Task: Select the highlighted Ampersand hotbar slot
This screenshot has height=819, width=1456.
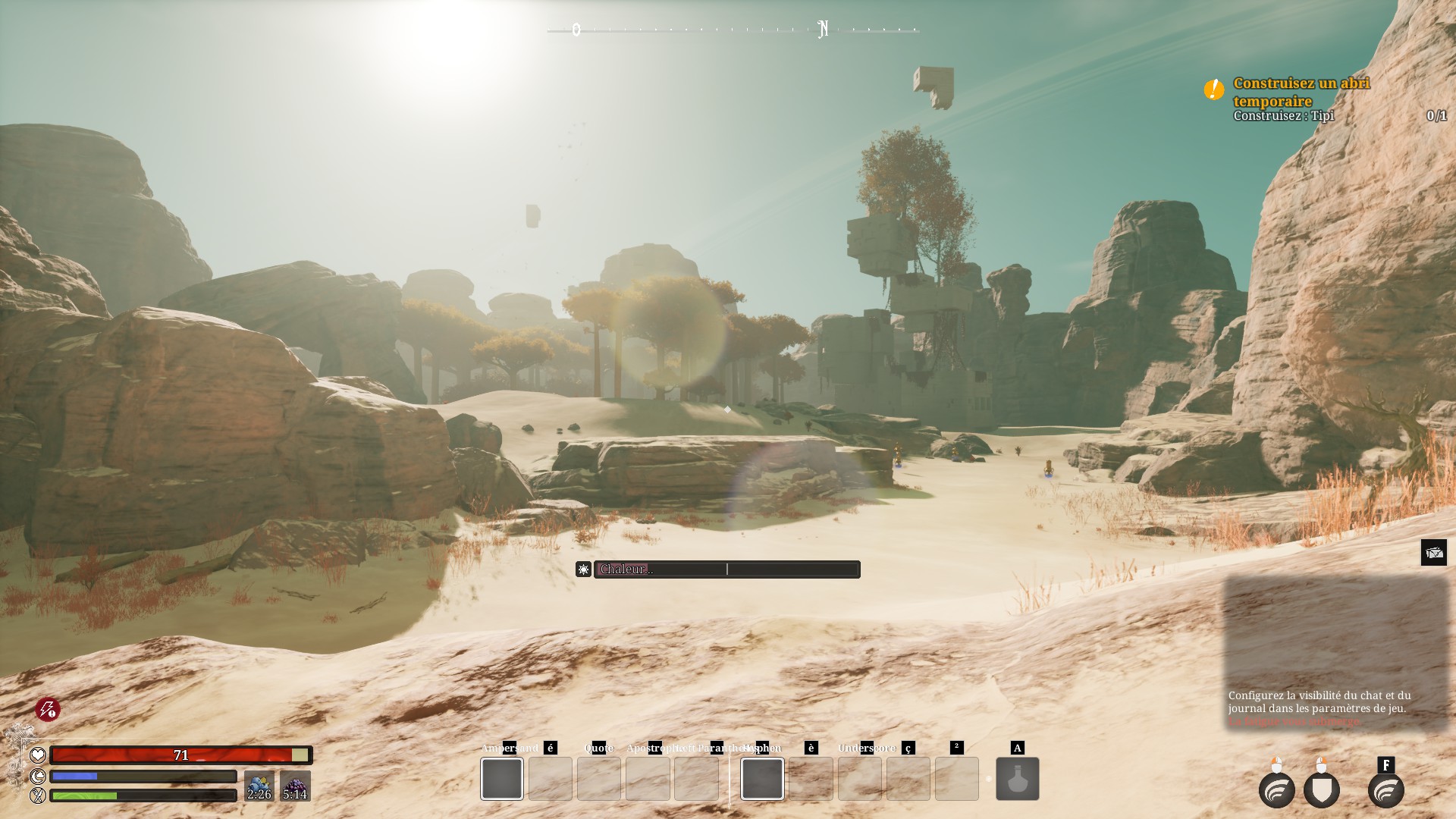Action: pyautogui.click(x=502, y=779)
